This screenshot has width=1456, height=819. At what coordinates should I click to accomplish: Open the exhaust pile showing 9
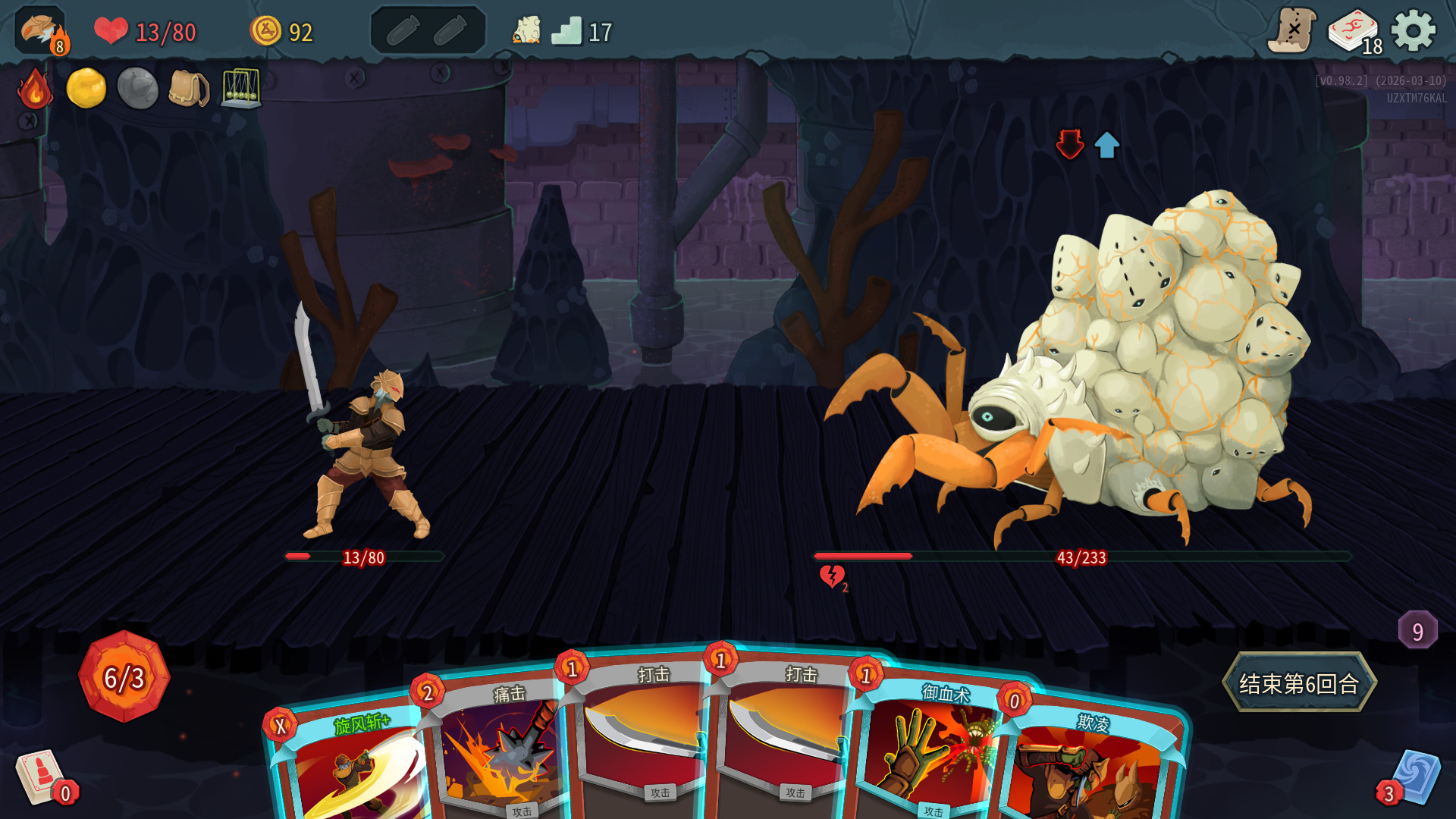[1417, 630]
